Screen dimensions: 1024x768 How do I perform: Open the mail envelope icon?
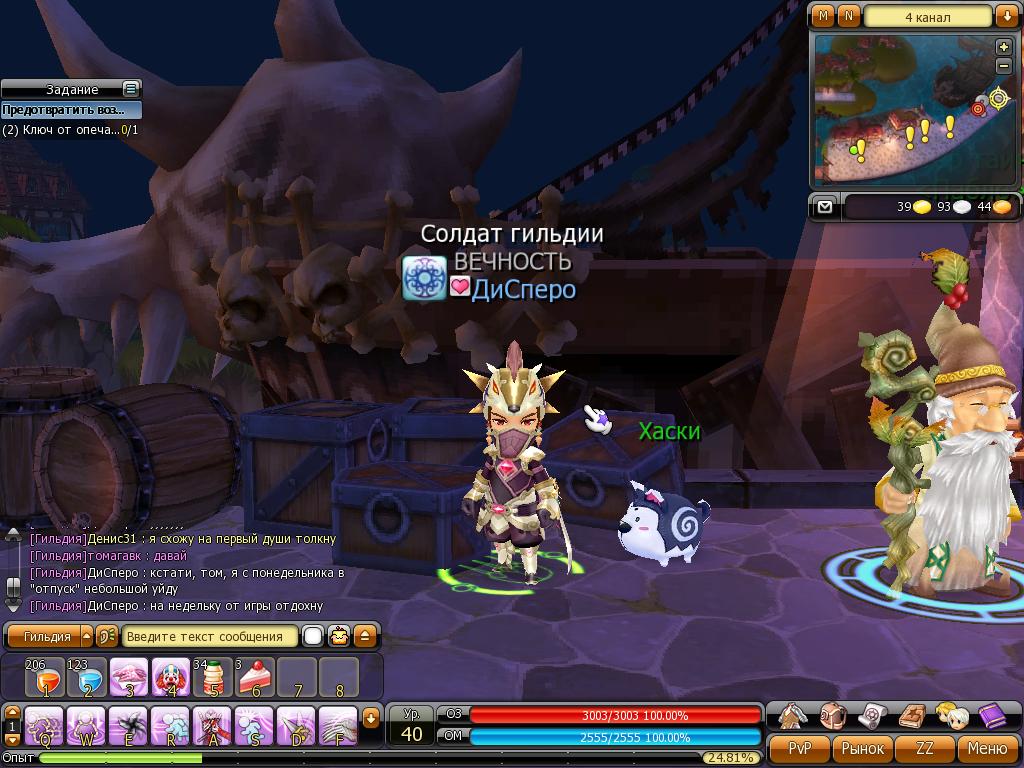click(x=824, y=206)
